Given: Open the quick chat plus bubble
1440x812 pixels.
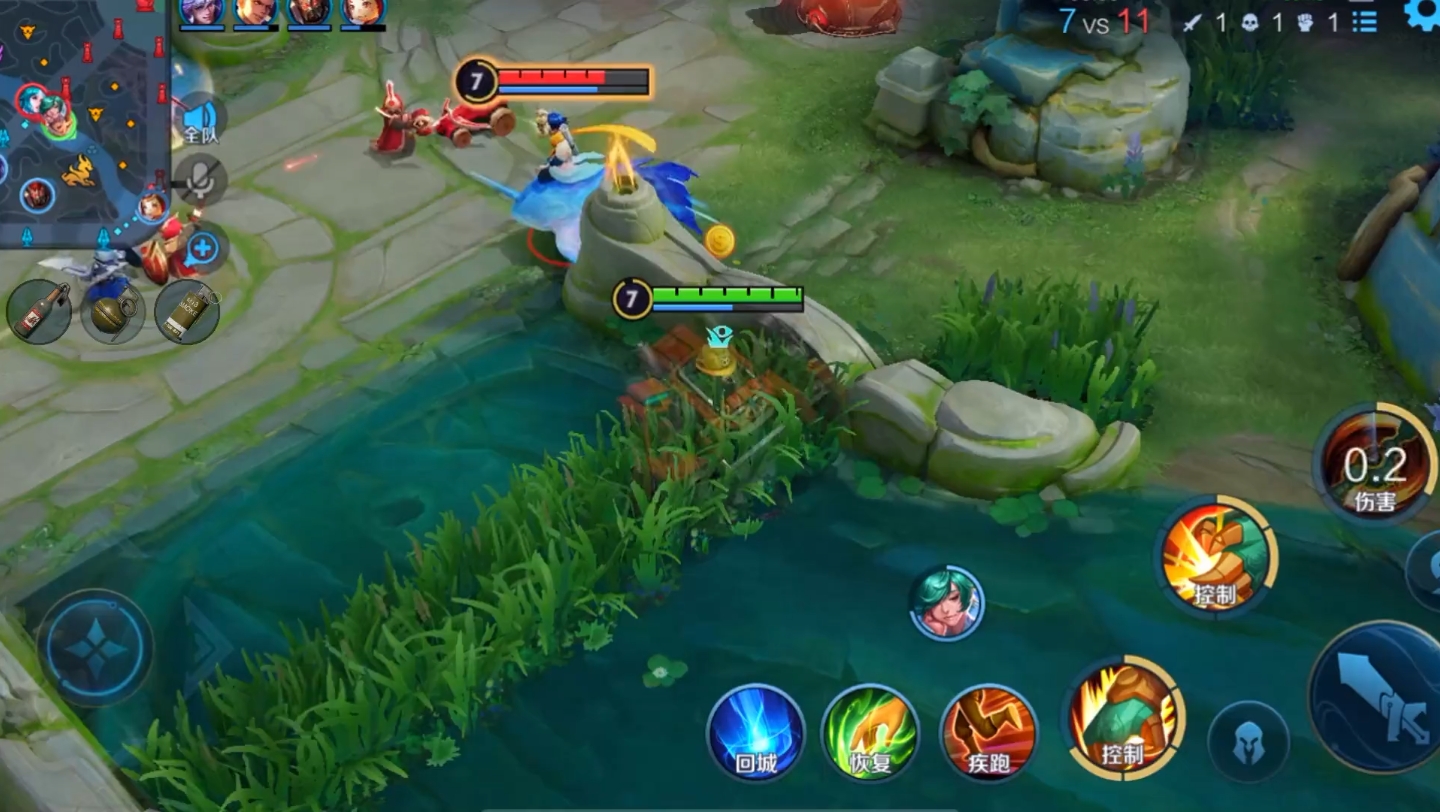Looking at the screenshot, I should point(203,248).
